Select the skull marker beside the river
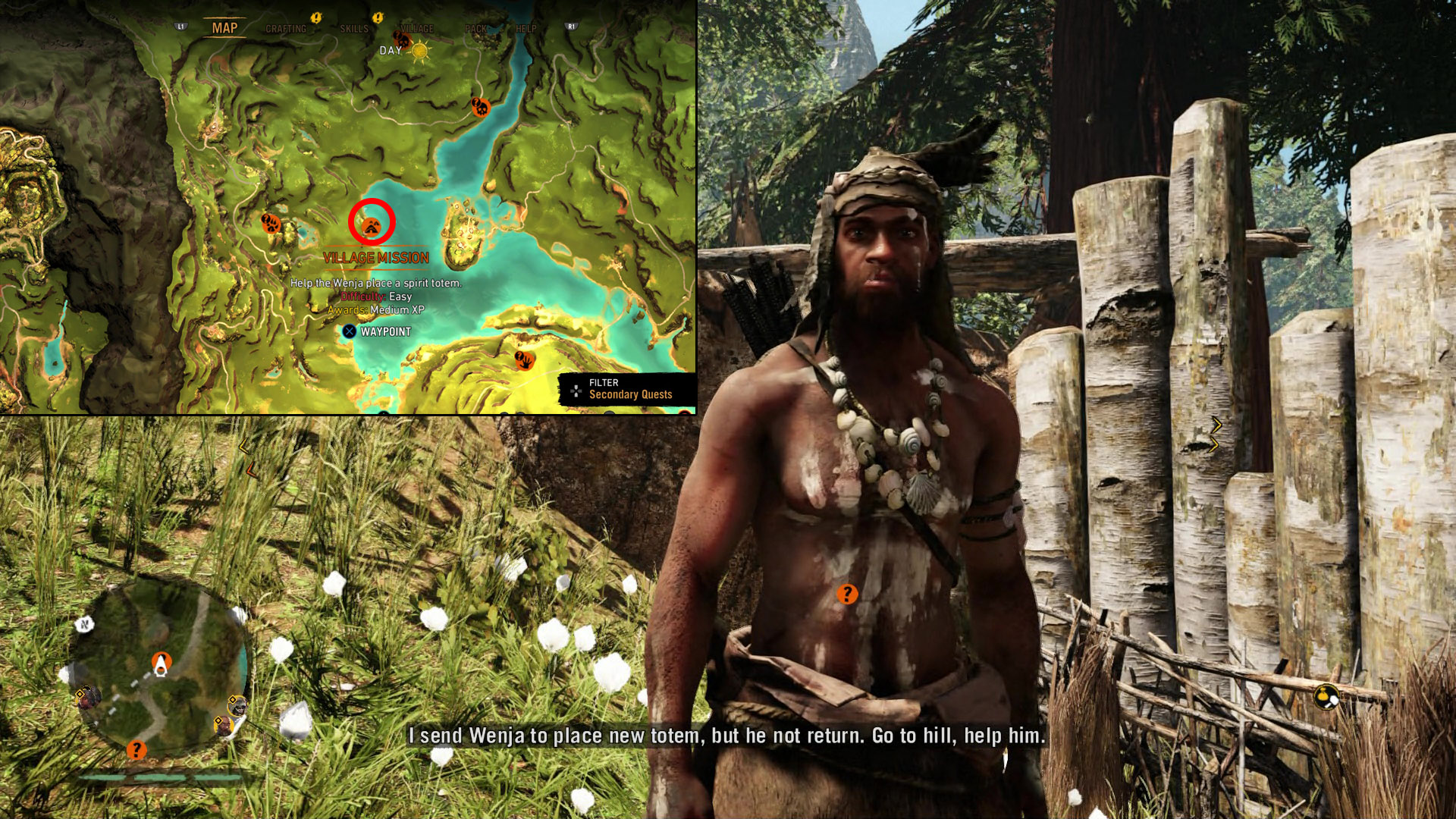The height and width of the screenshot is (819, 1456). (x=480, y=107)
